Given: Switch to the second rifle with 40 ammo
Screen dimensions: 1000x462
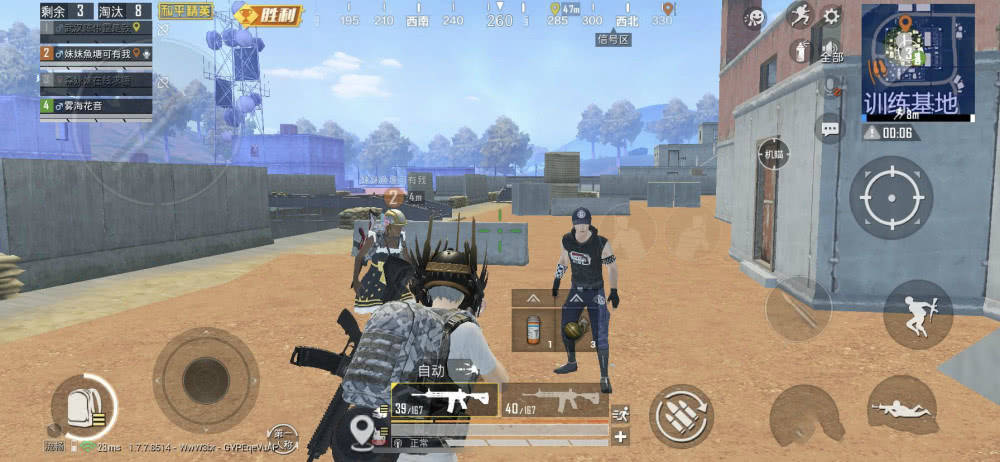Looking at the screenshot, I should pos(554,400).
